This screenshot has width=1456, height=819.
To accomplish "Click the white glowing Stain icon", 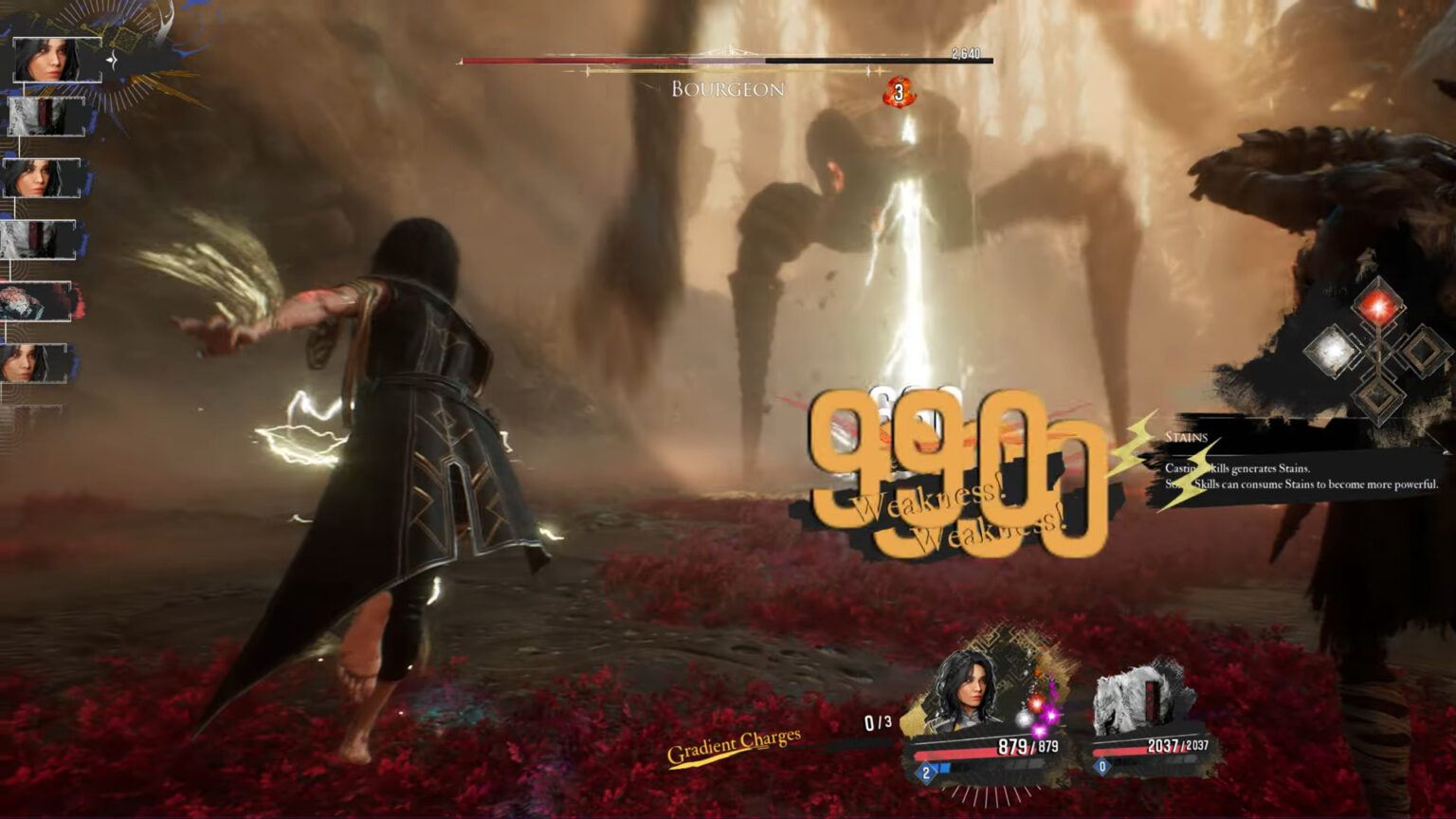I will (1332, 350).
